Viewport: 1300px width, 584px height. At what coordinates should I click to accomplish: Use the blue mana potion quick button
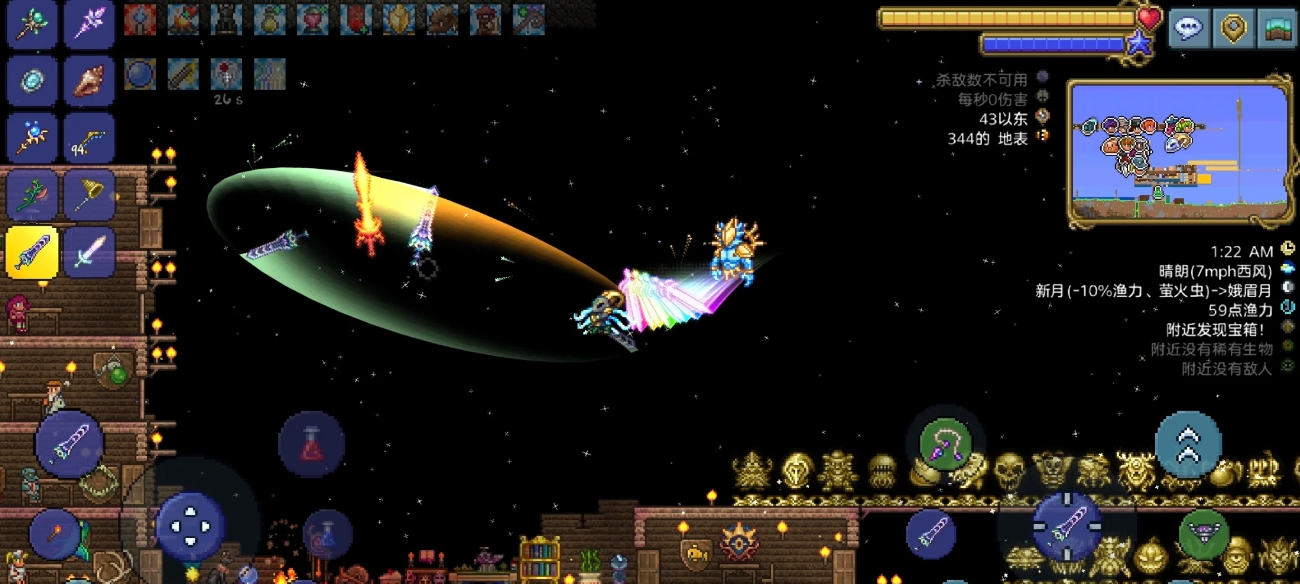pyautogui.click(x=327, y=535)
